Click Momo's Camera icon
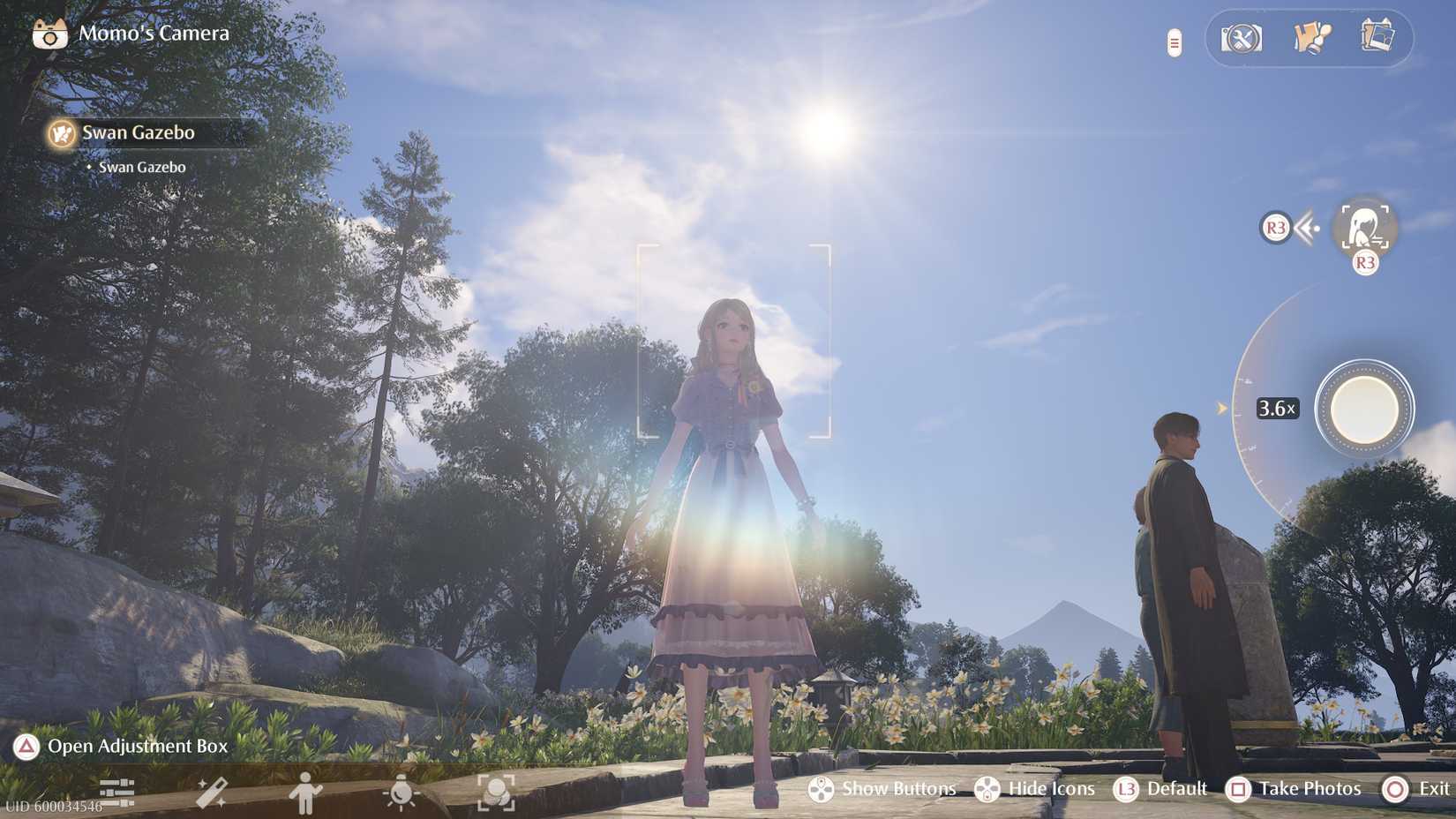Image resolution: width=1456 pixels, height=819 pixels. (x=49, y=33)
